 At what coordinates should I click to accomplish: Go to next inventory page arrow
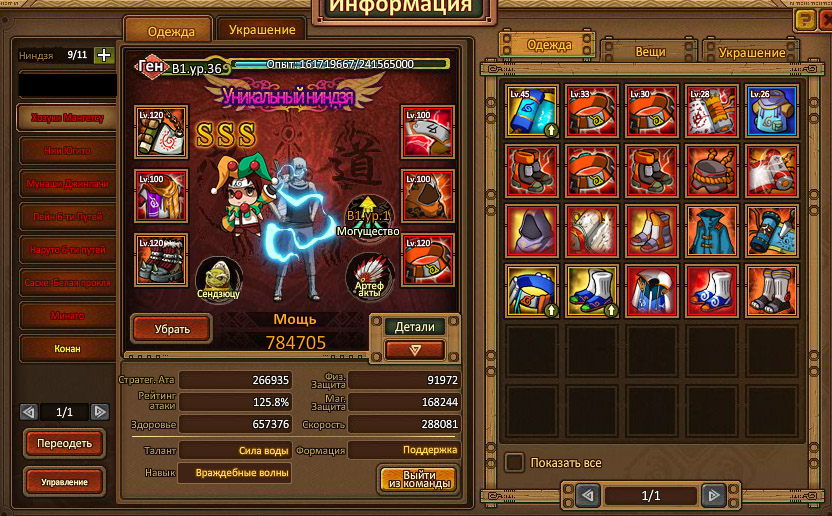click(x=713, y=495)
